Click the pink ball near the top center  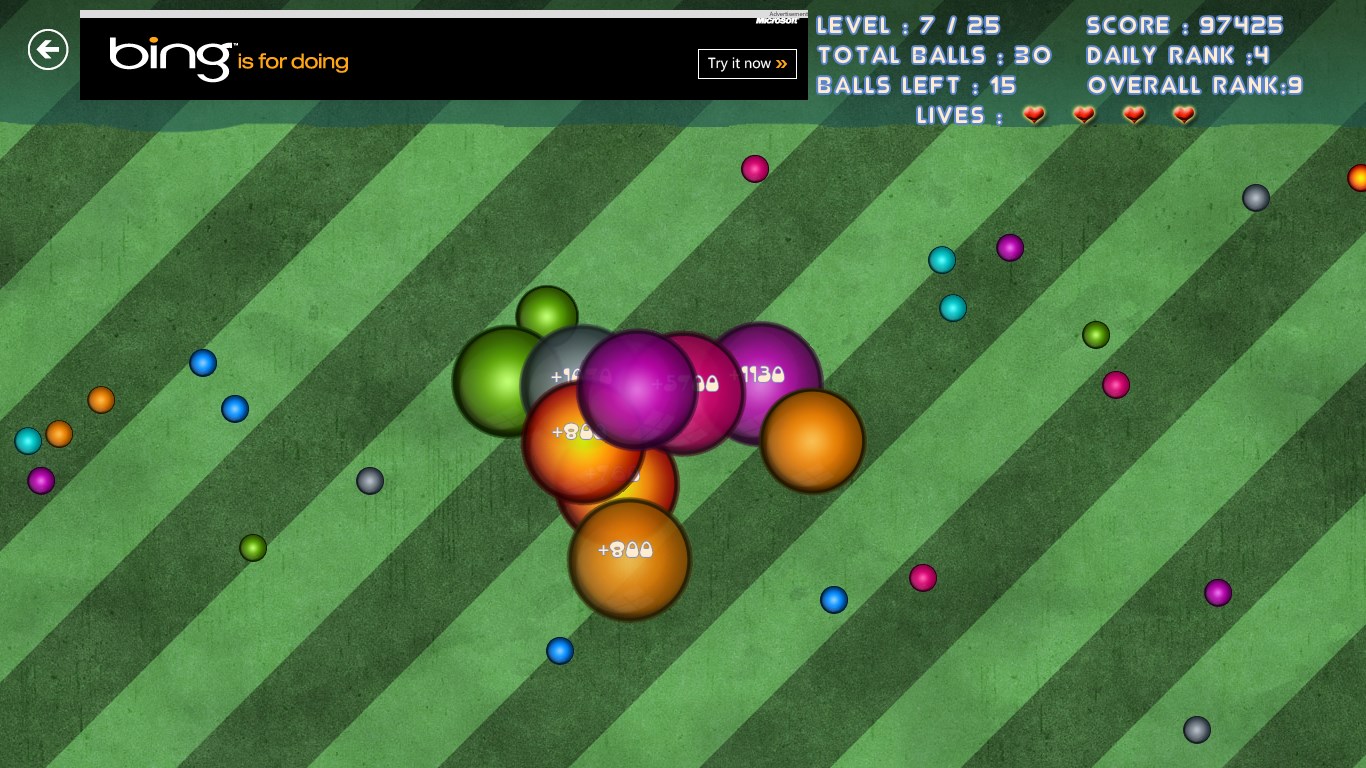point(754,169)
